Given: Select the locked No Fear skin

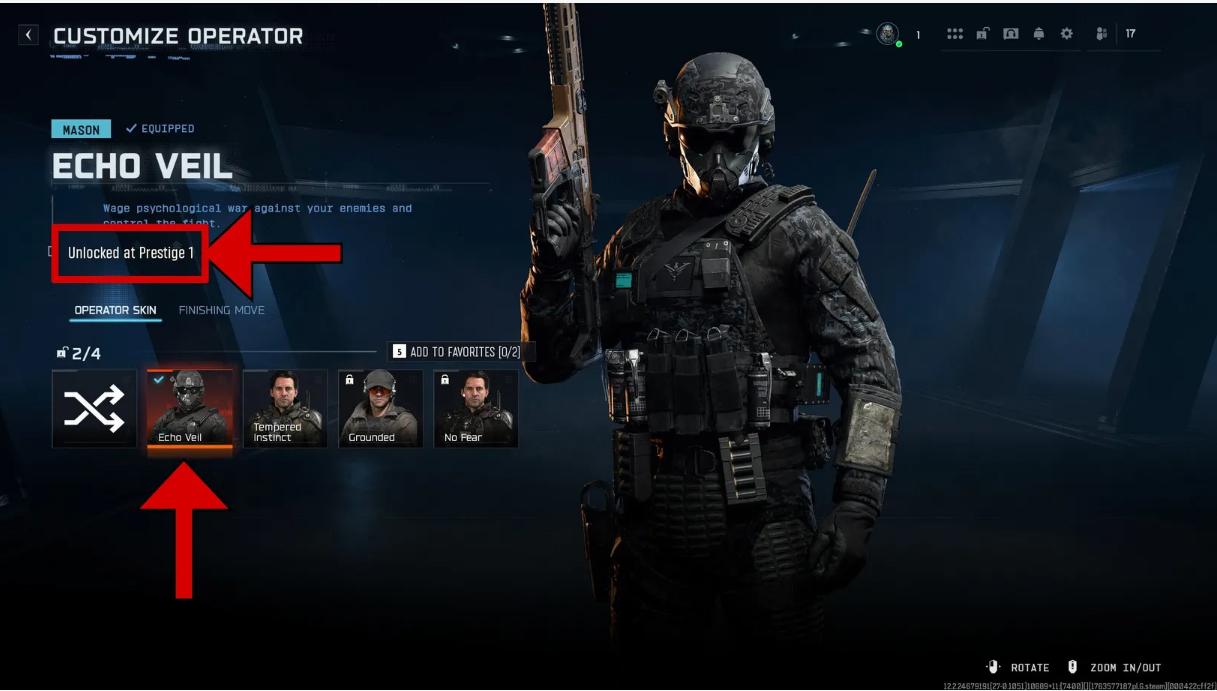Looking at the screenshot, I should pos(475,408).
